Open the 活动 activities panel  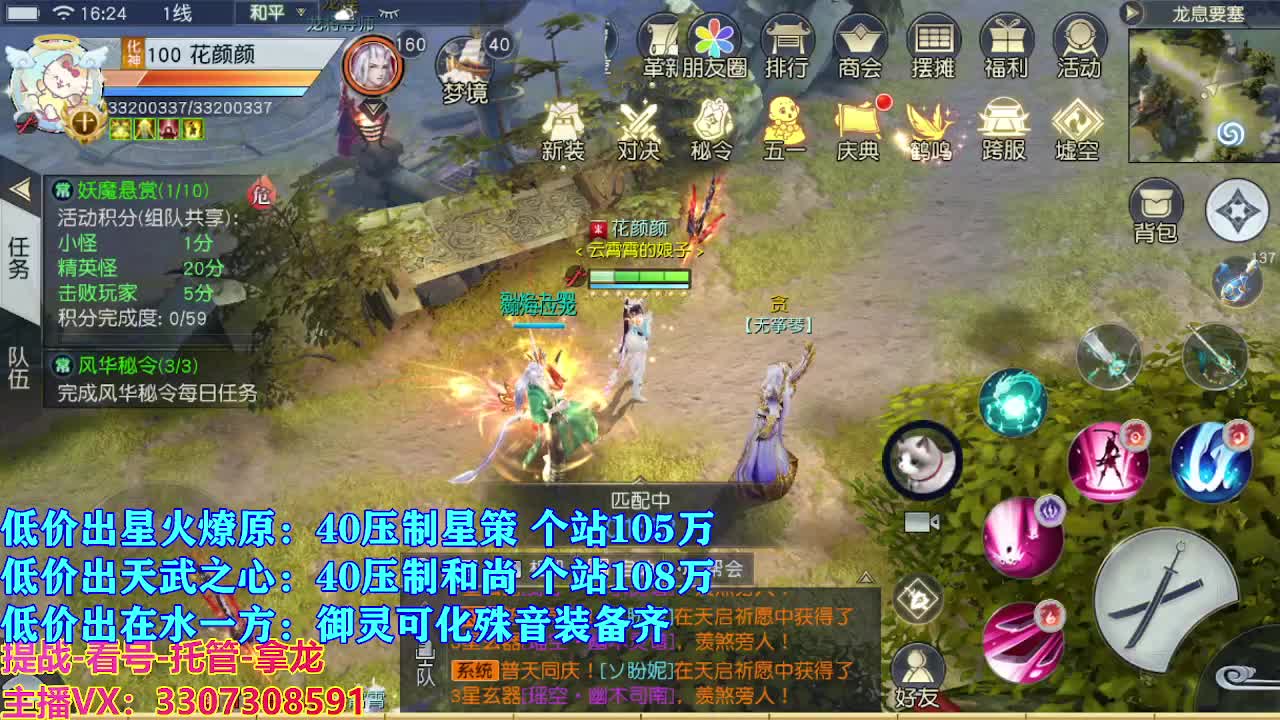coord(1078,45)
